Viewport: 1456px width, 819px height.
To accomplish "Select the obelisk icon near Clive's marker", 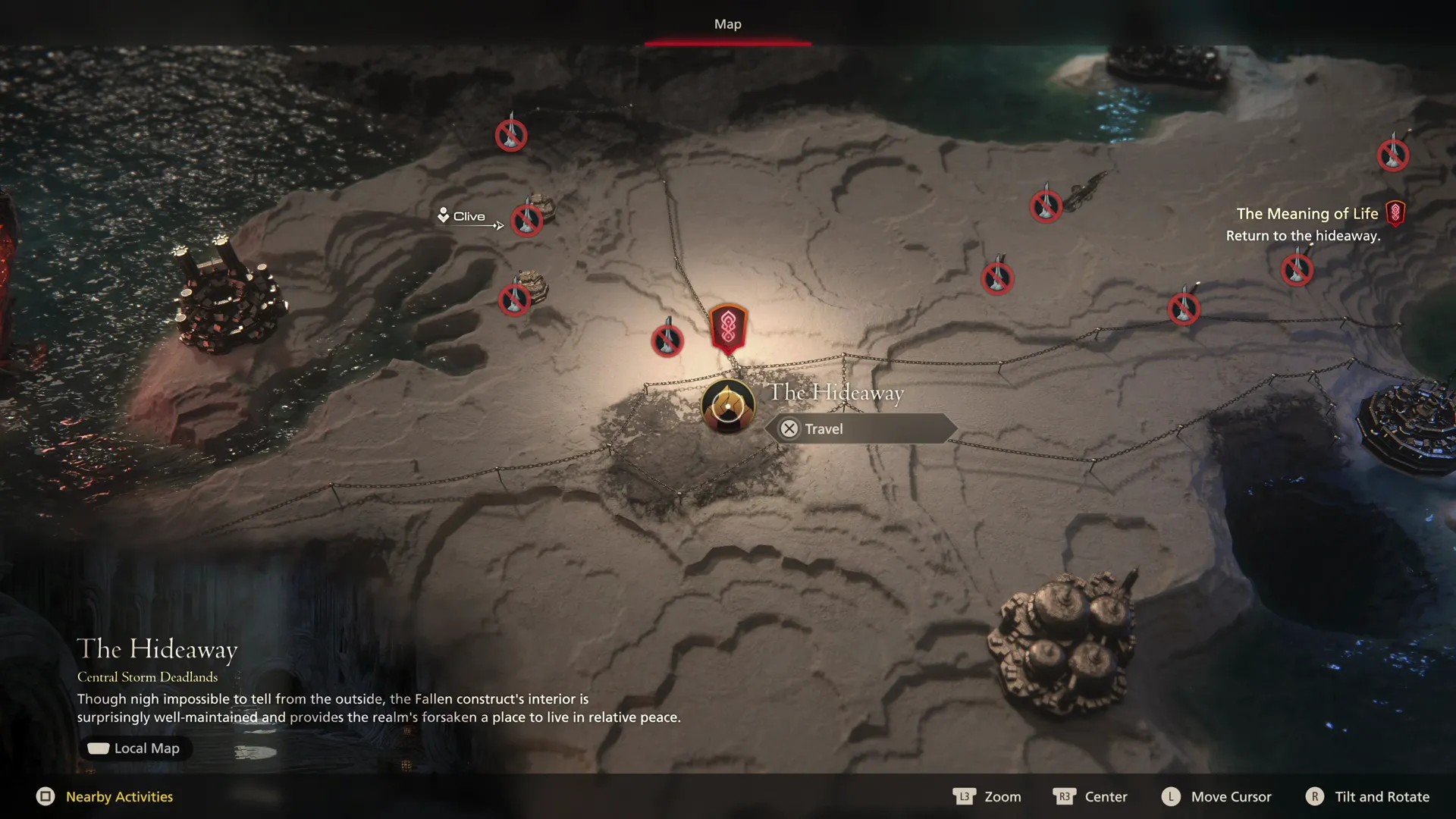I will 526,221.
